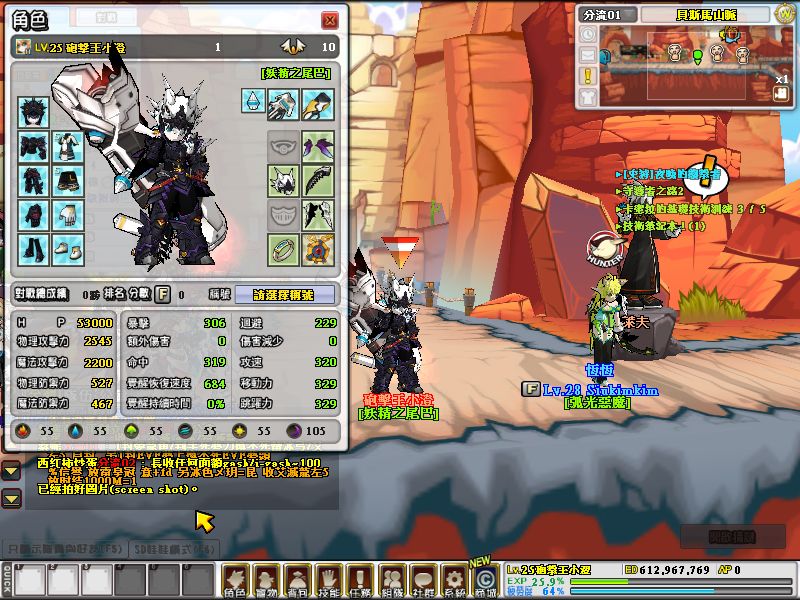Open the 請選擇稱號 title selector

[297, 295]
